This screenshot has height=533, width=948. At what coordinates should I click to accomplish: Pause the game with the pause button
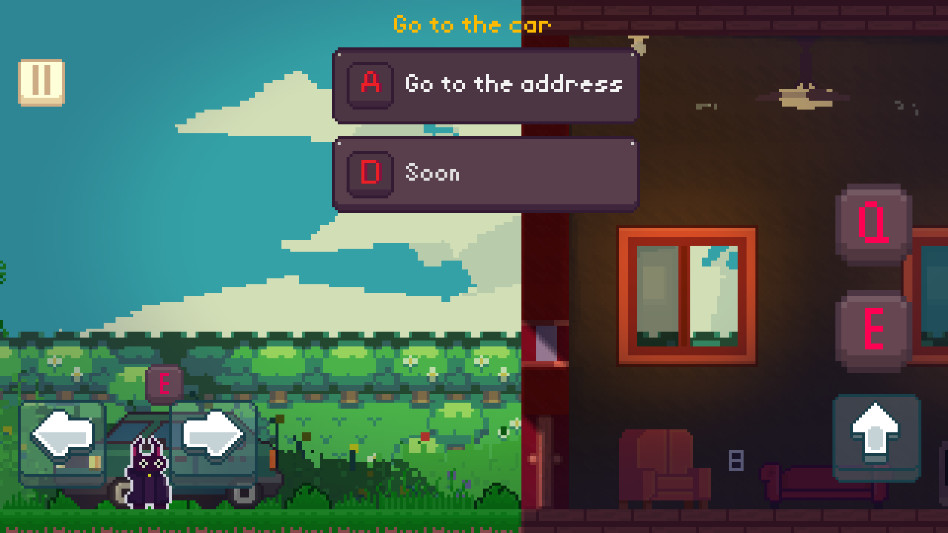click(x=41, y=82)
